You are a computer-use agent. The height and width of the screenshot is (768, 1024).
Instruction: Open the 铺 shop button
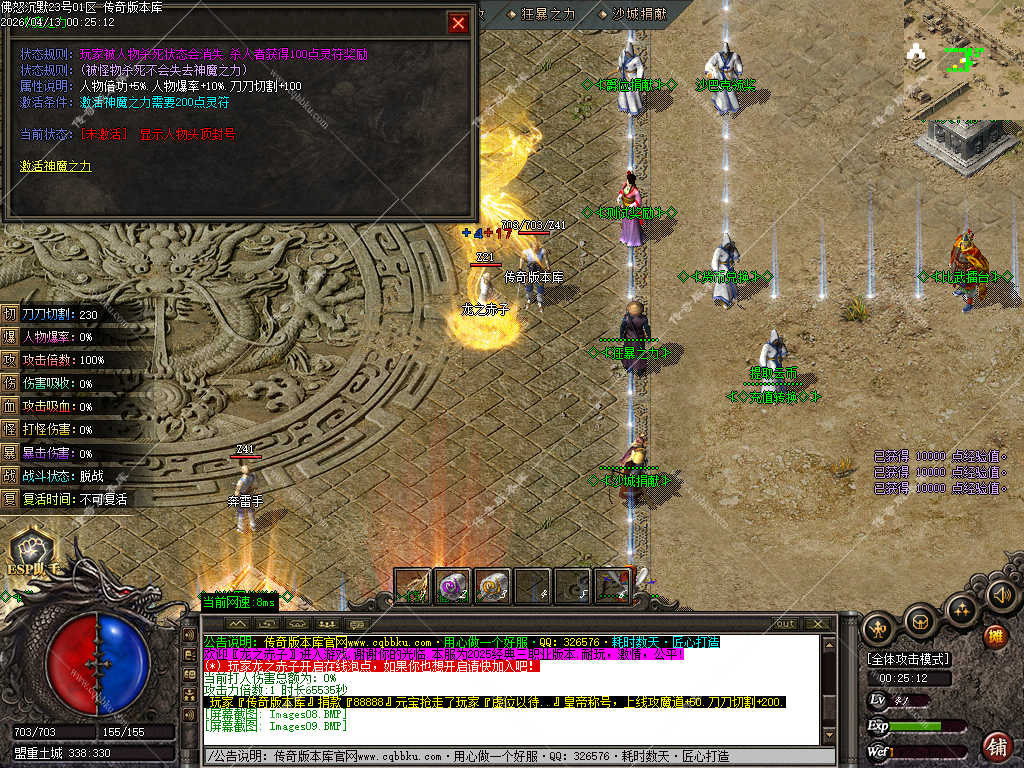click(996, 746)
